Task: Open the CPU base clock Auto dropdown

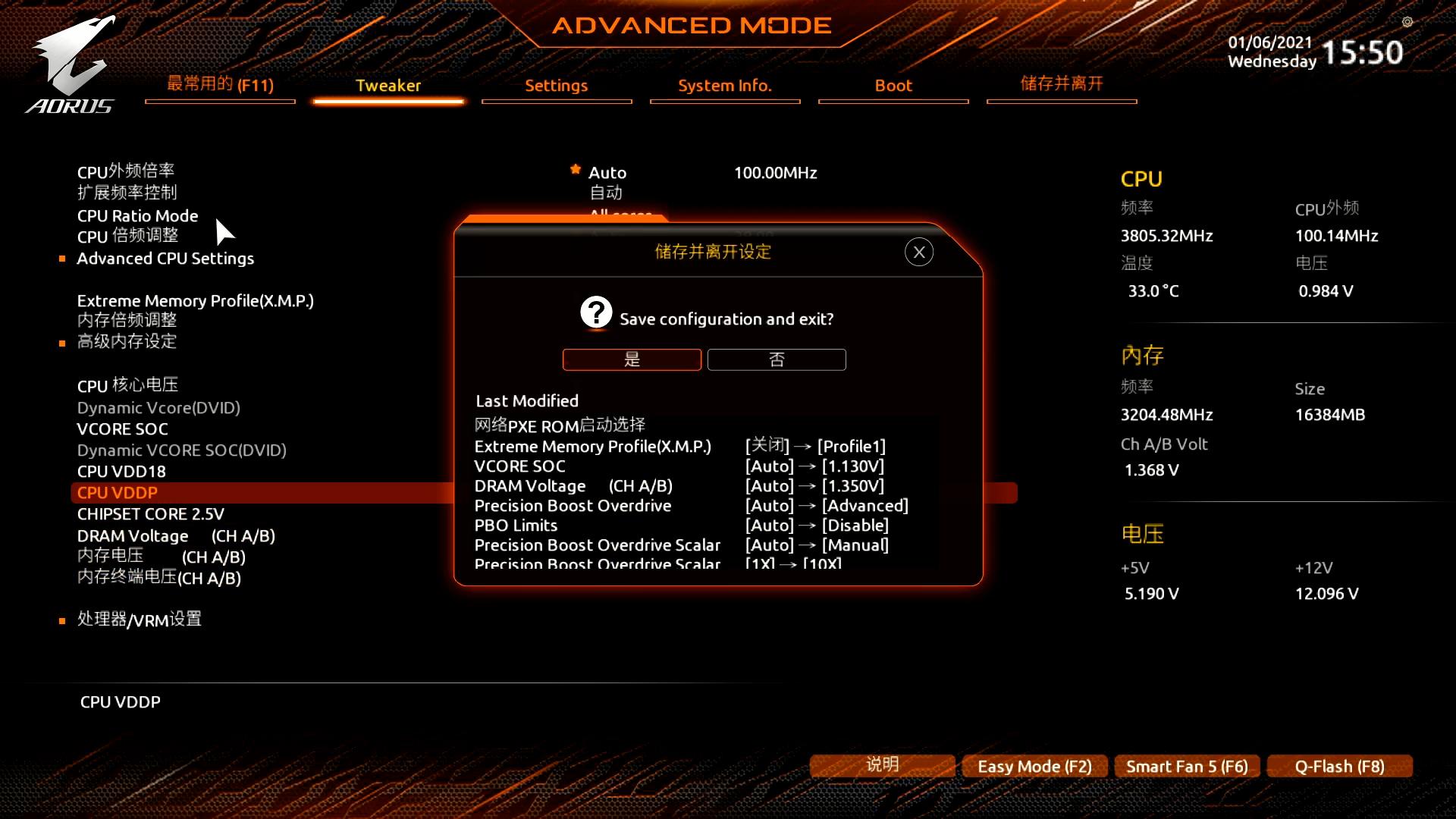Action: point(607,172)
